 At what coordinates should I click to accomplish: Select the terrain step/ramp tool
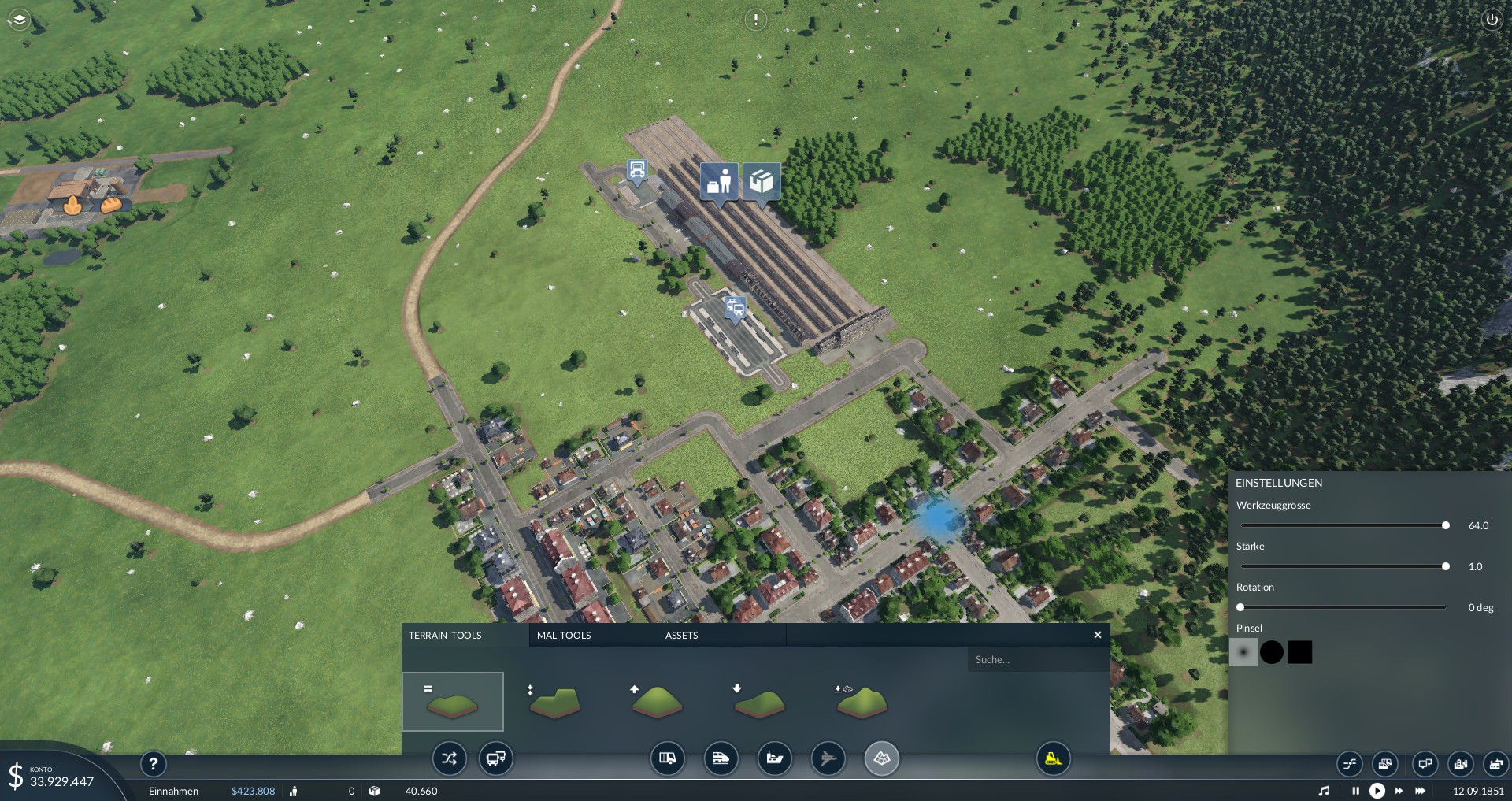(x=554, y=702)
